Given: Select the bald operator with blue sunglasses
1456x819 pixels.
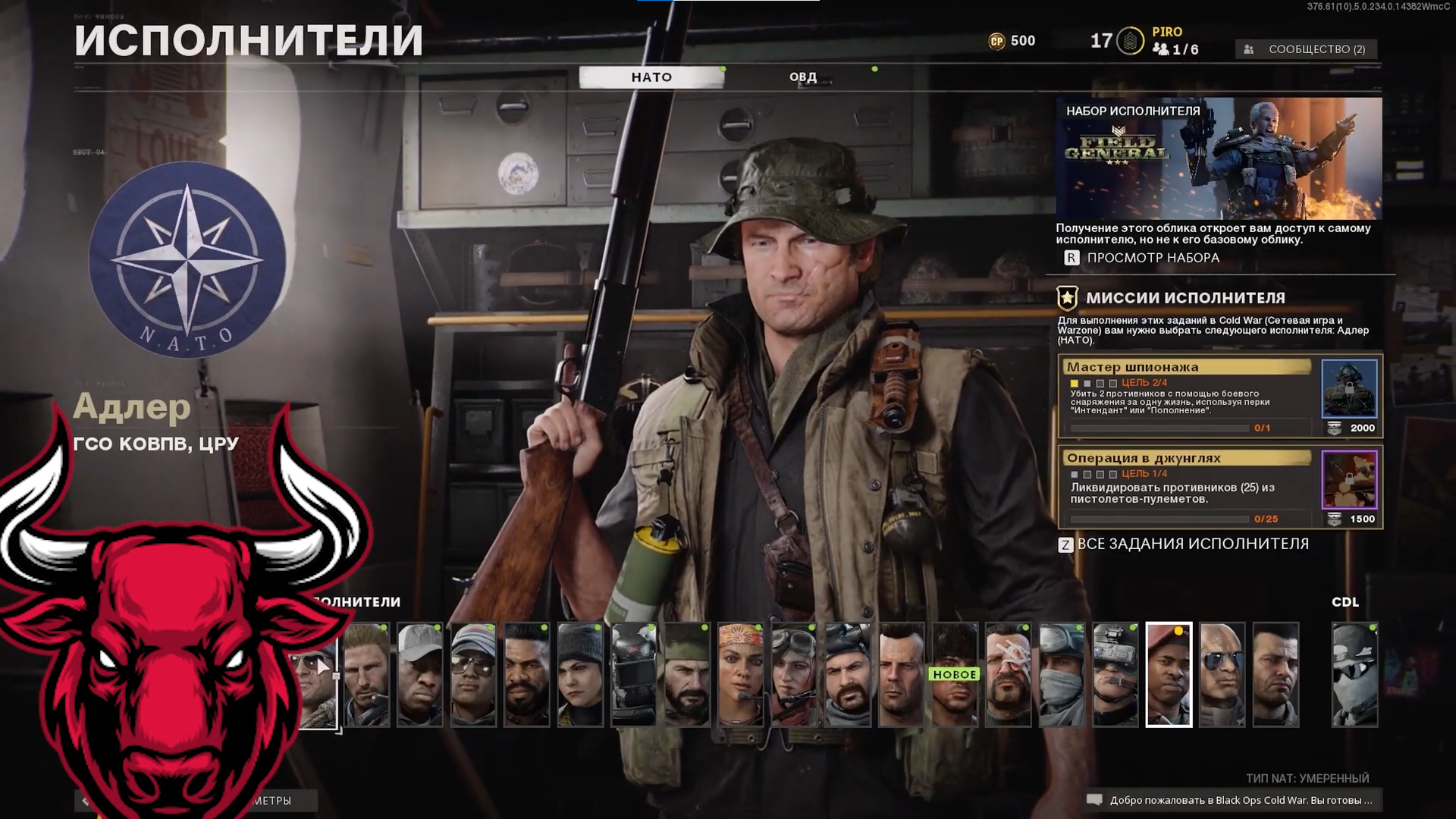Looking at the screenshot, I should point(1222,675).
